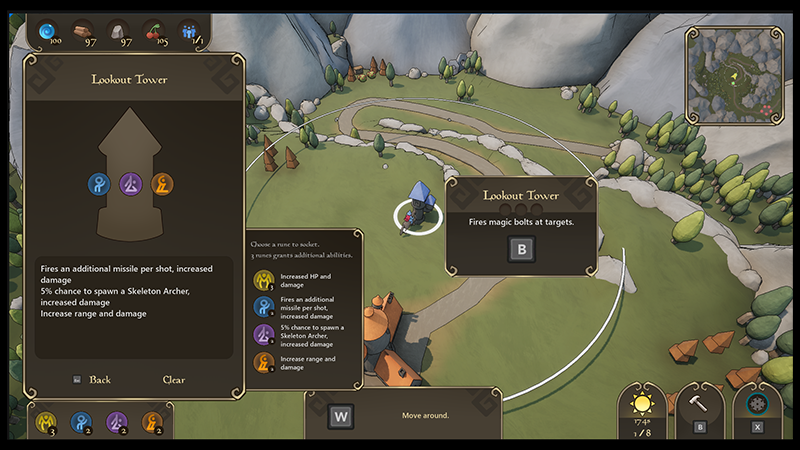Click the blue rune in the bottom rune bar
The image size is (800, 450).
(81, 422)
